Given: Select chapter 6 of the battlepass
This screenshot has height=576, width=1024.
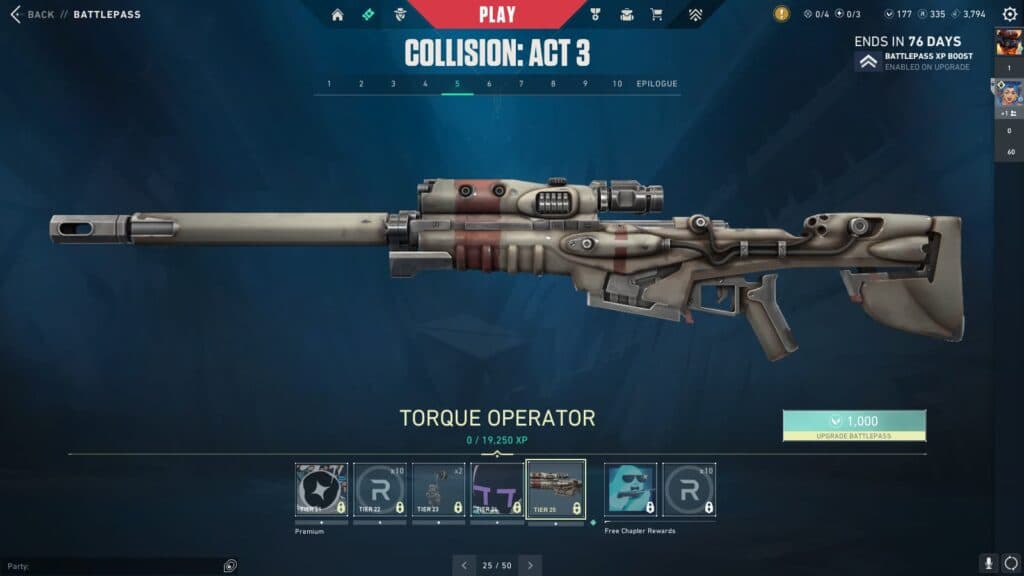Looking at the screenshot, I should [489, 84].
